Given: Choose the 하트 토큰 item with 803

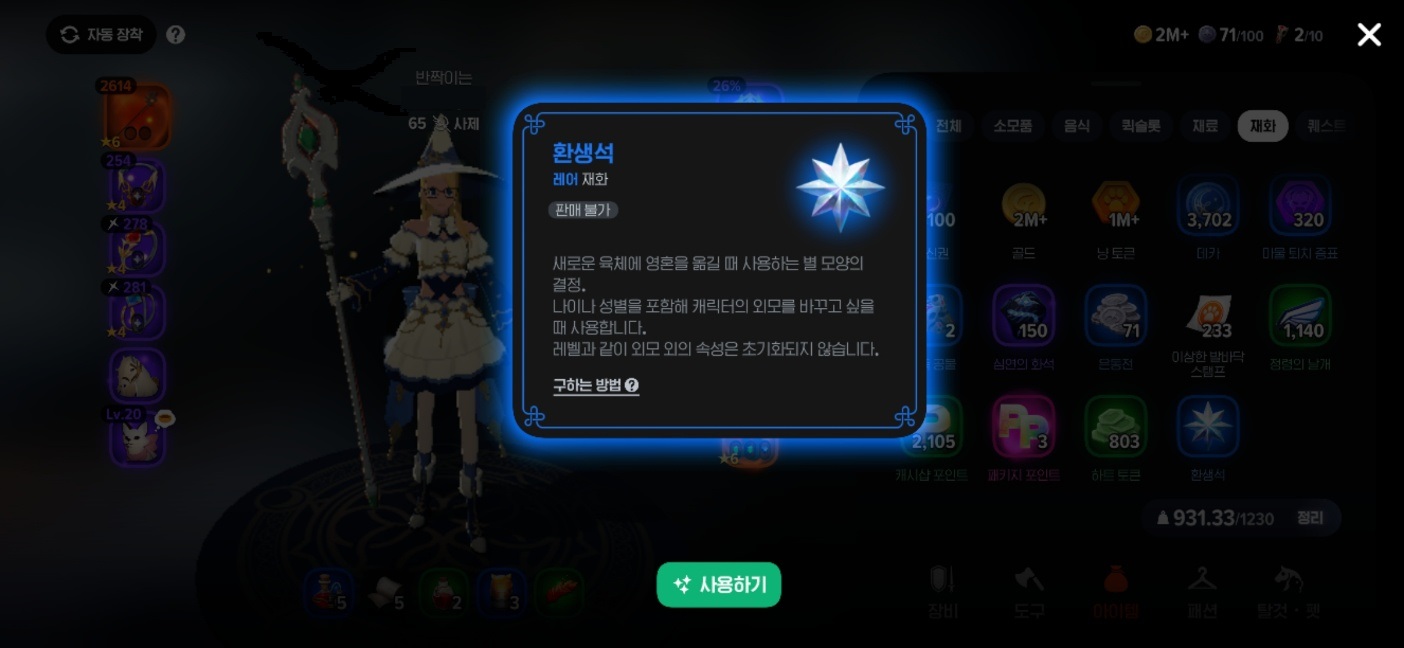Looking at the screenshot, I should click(x=1116, y=428).
